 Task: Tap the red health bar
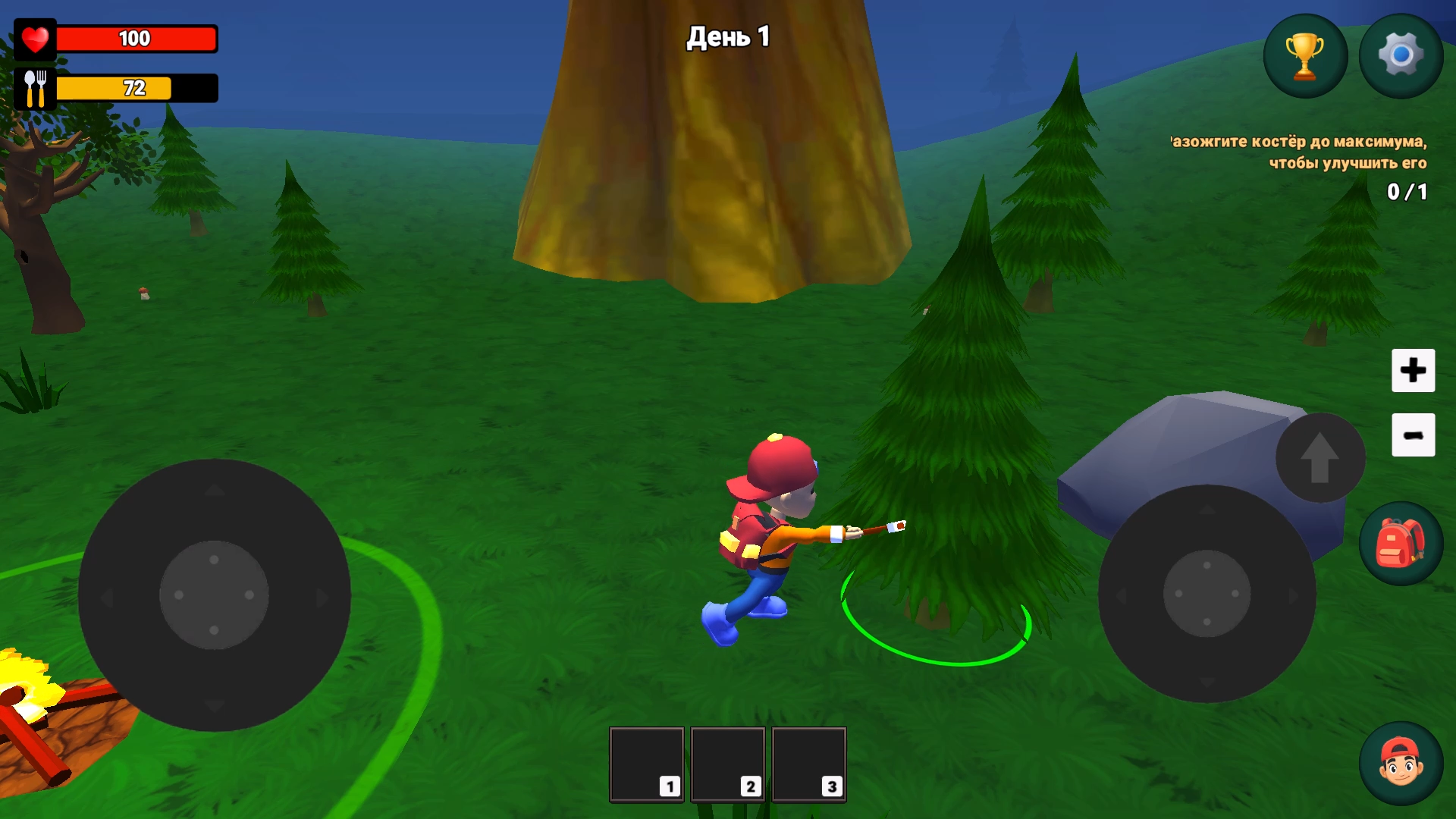(136, 38)
